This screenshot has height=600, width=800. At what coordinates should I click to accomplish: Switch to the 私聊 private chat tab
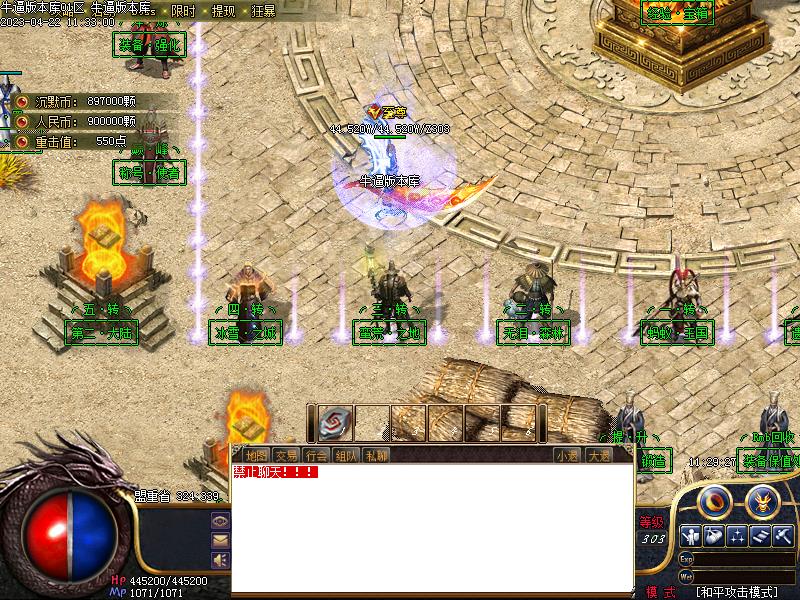click(x=376, y=456)
